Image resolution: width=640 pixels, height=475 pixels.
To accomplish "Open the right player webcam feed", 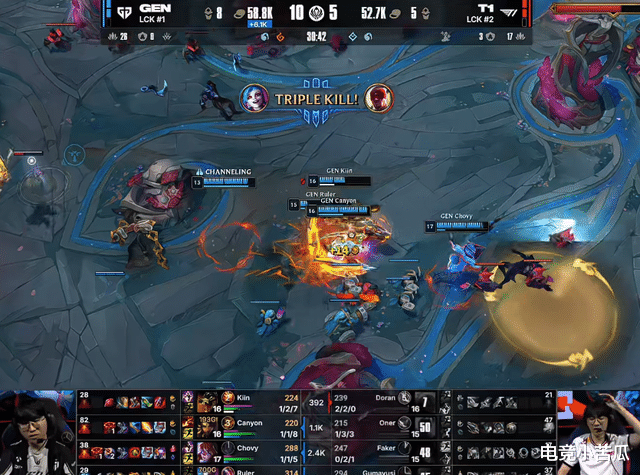I will pos(603,430).
